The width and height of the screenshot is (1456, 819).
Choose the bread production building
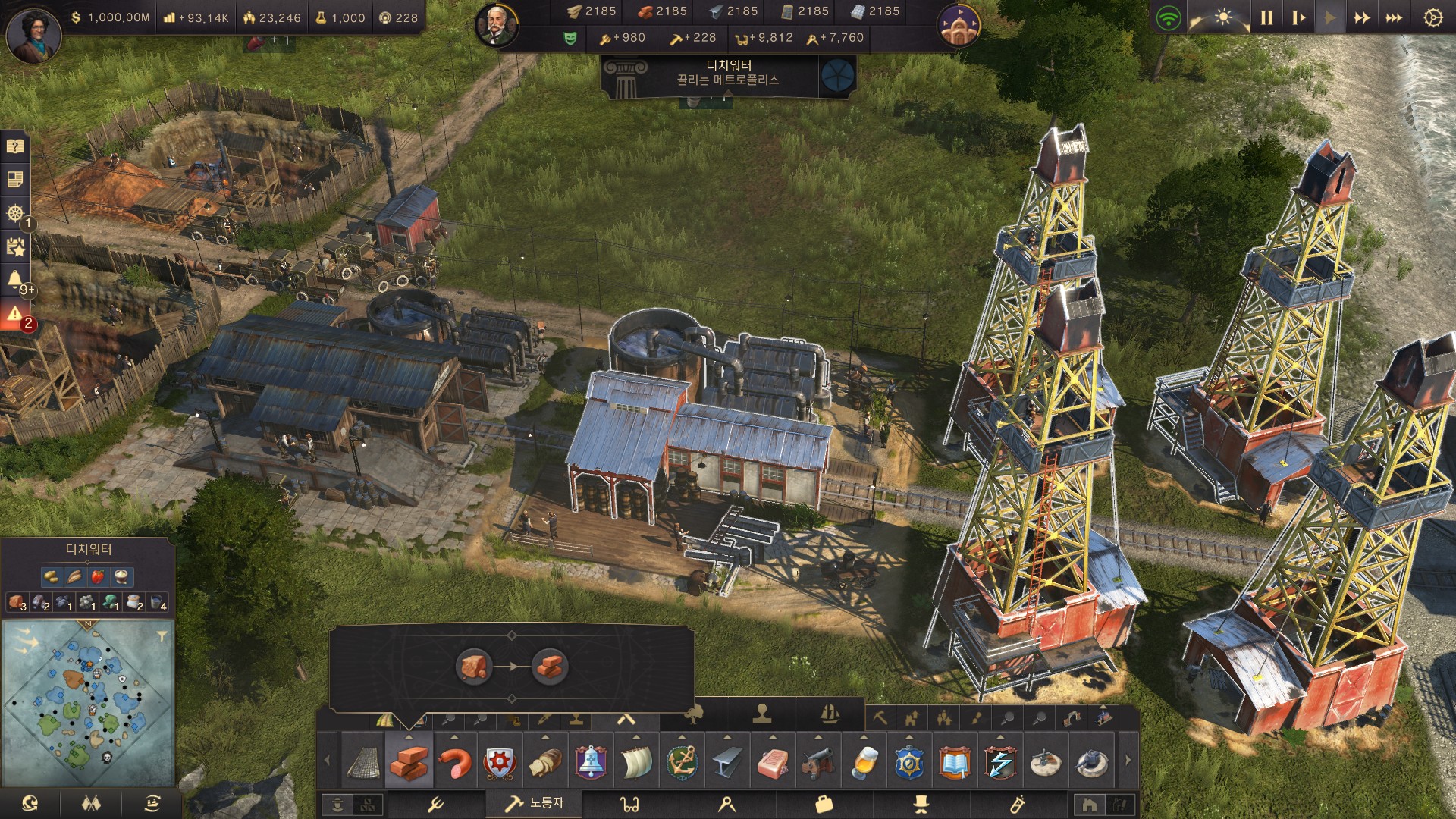tap(545, 762)
